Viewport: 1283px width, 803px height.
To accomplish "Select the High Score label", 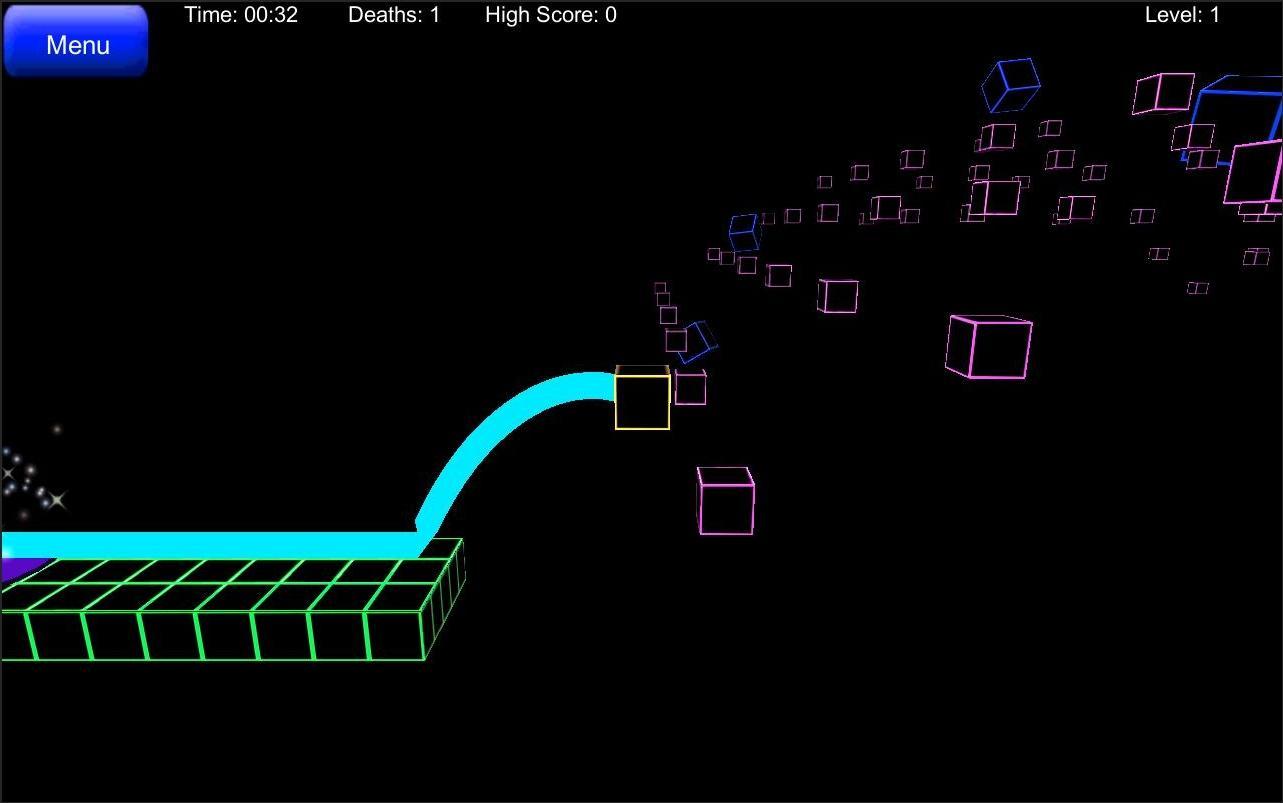I will tap(551, 14).
